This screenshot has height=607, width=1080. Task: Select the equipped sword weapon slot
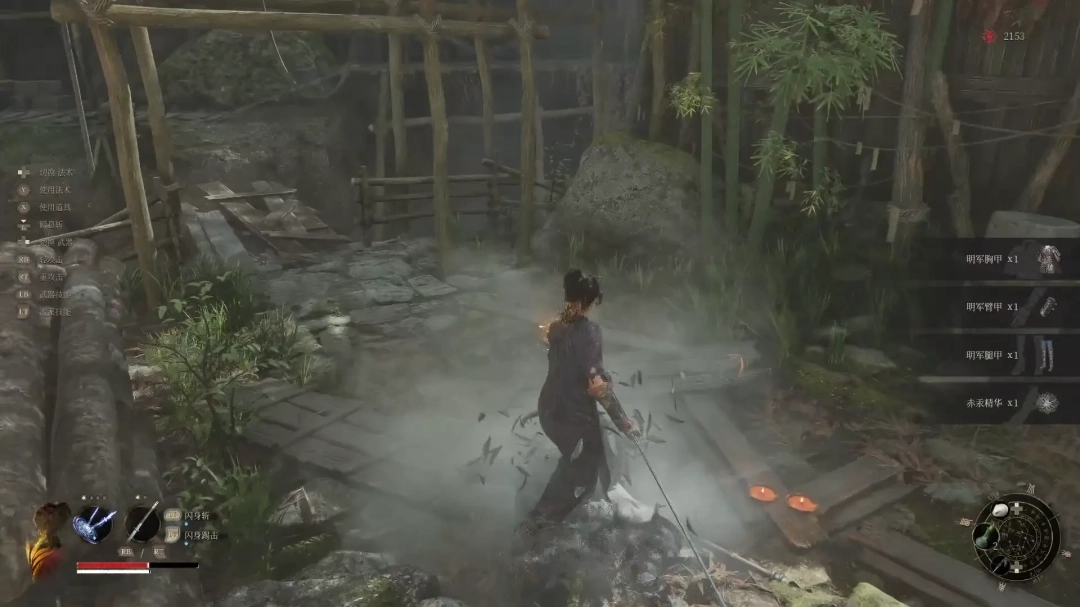coord(142,523)
